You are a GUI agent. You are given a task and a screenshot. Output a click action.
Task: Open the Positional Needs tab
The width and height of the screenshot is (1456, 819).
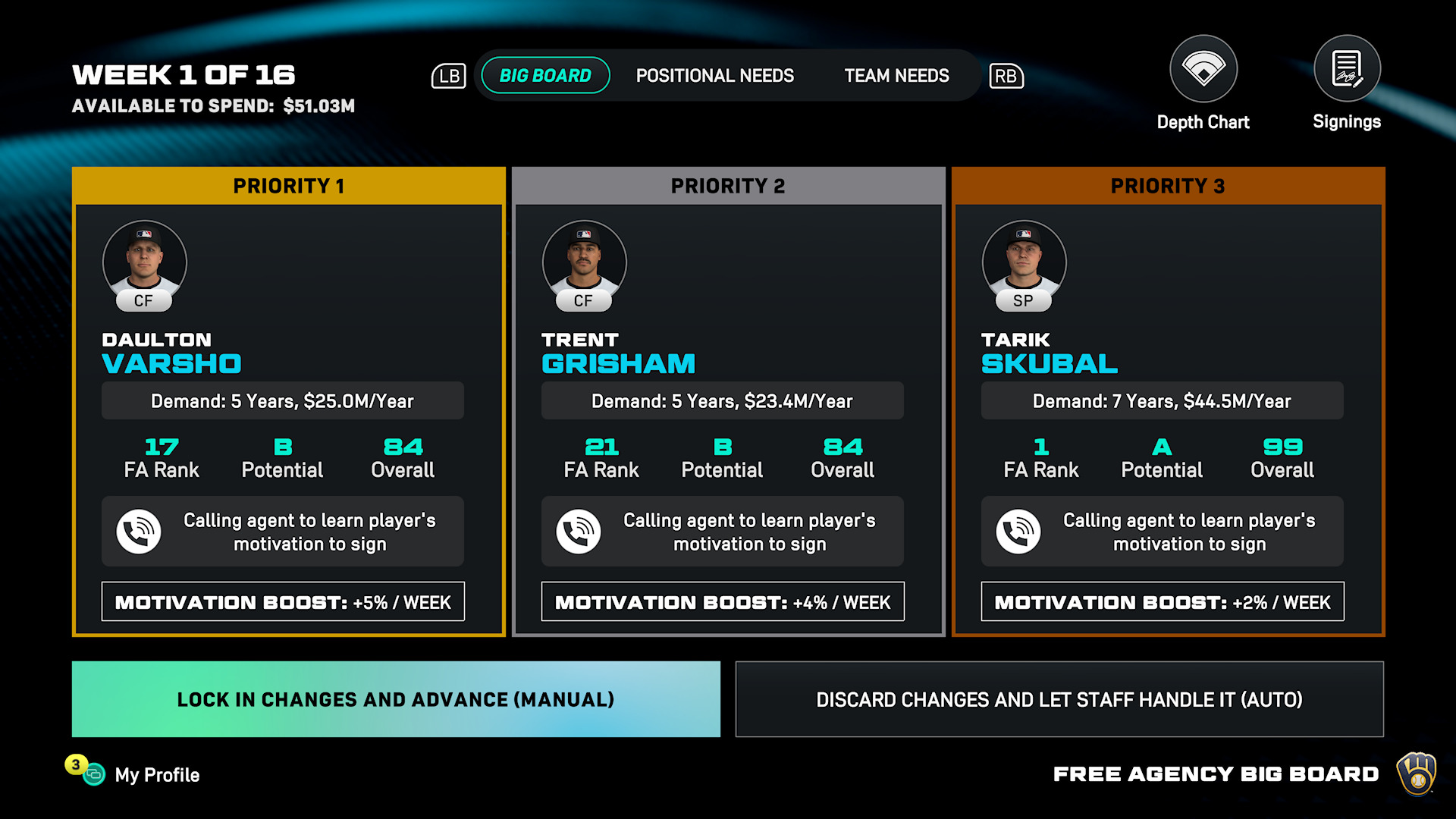[714, 76]
